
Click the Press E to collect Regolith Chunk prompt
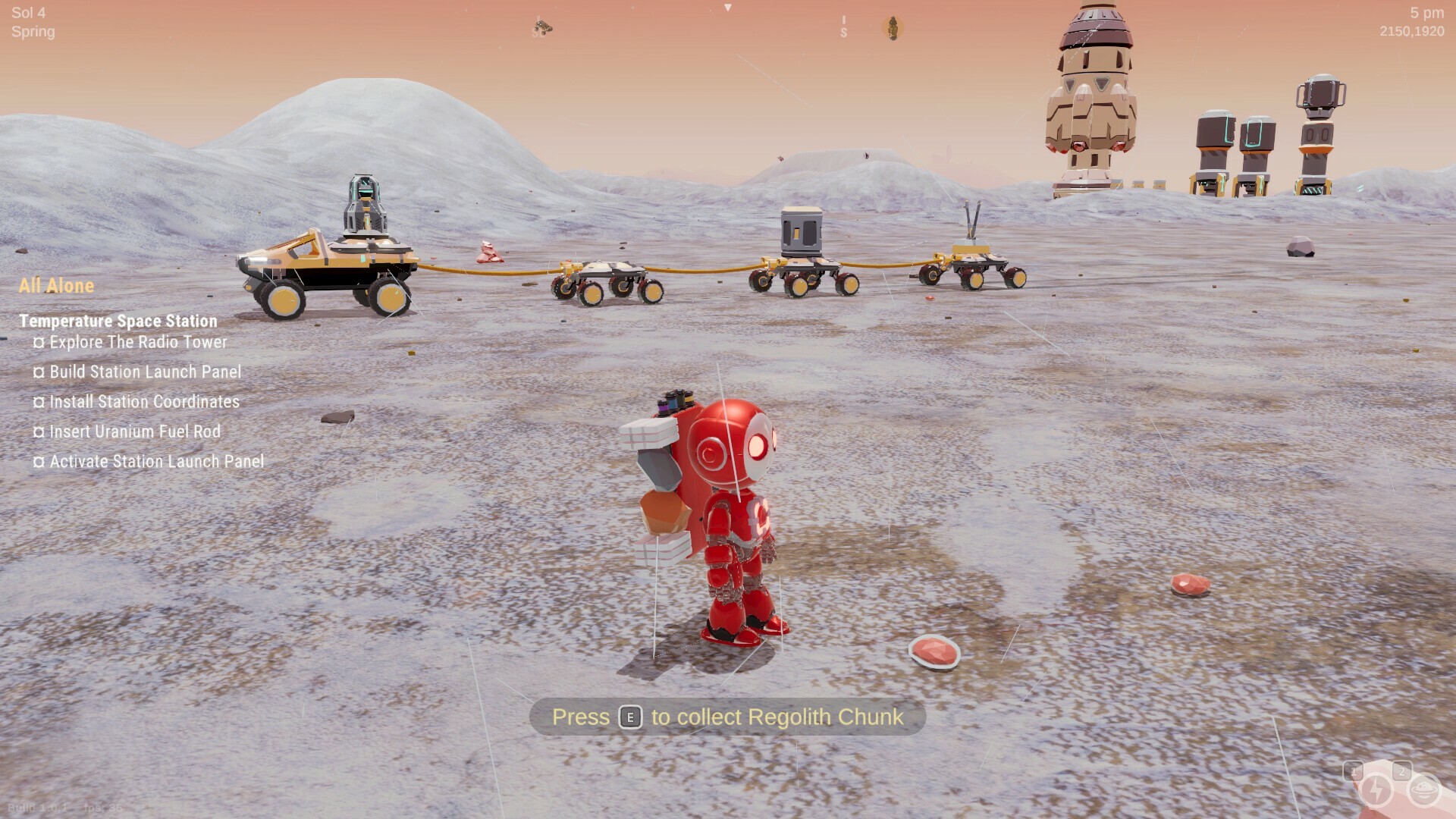pyautogui.click(x=722, y=717)
